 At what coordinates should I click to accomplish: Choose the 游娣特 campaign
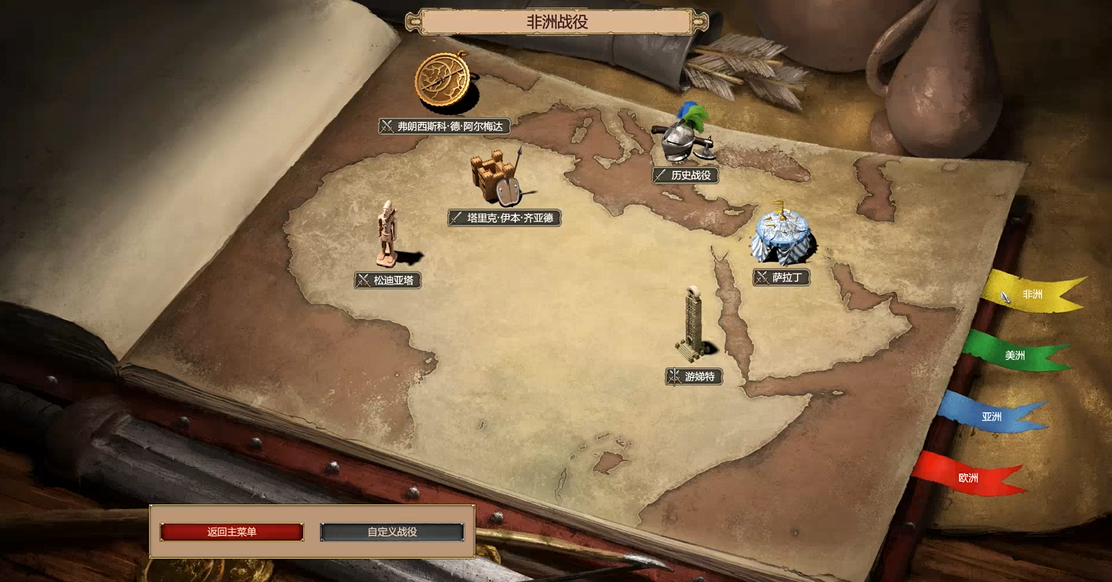point(693,376)
